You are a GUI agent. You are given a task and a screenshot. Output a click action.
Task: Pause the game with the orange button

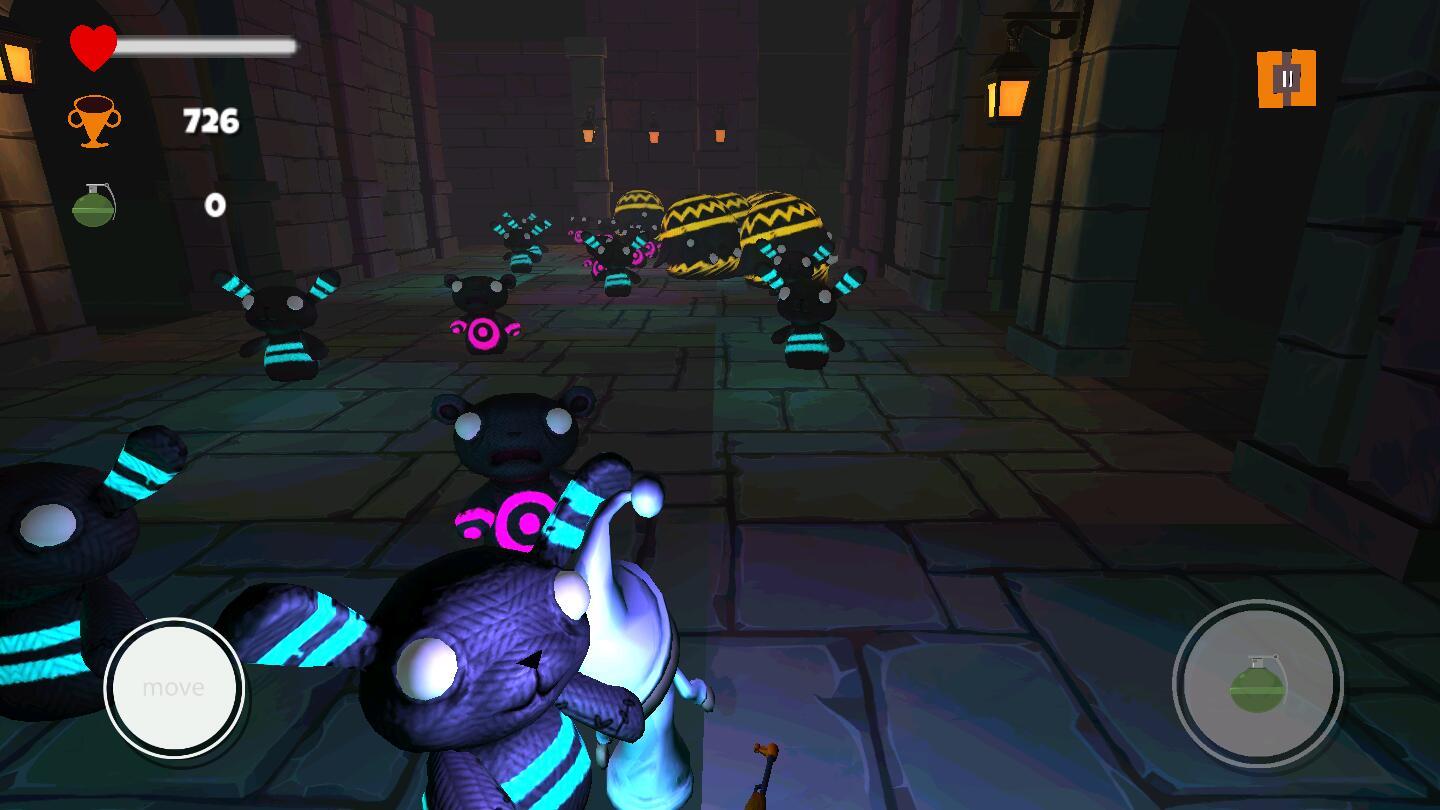point(1286,78)
